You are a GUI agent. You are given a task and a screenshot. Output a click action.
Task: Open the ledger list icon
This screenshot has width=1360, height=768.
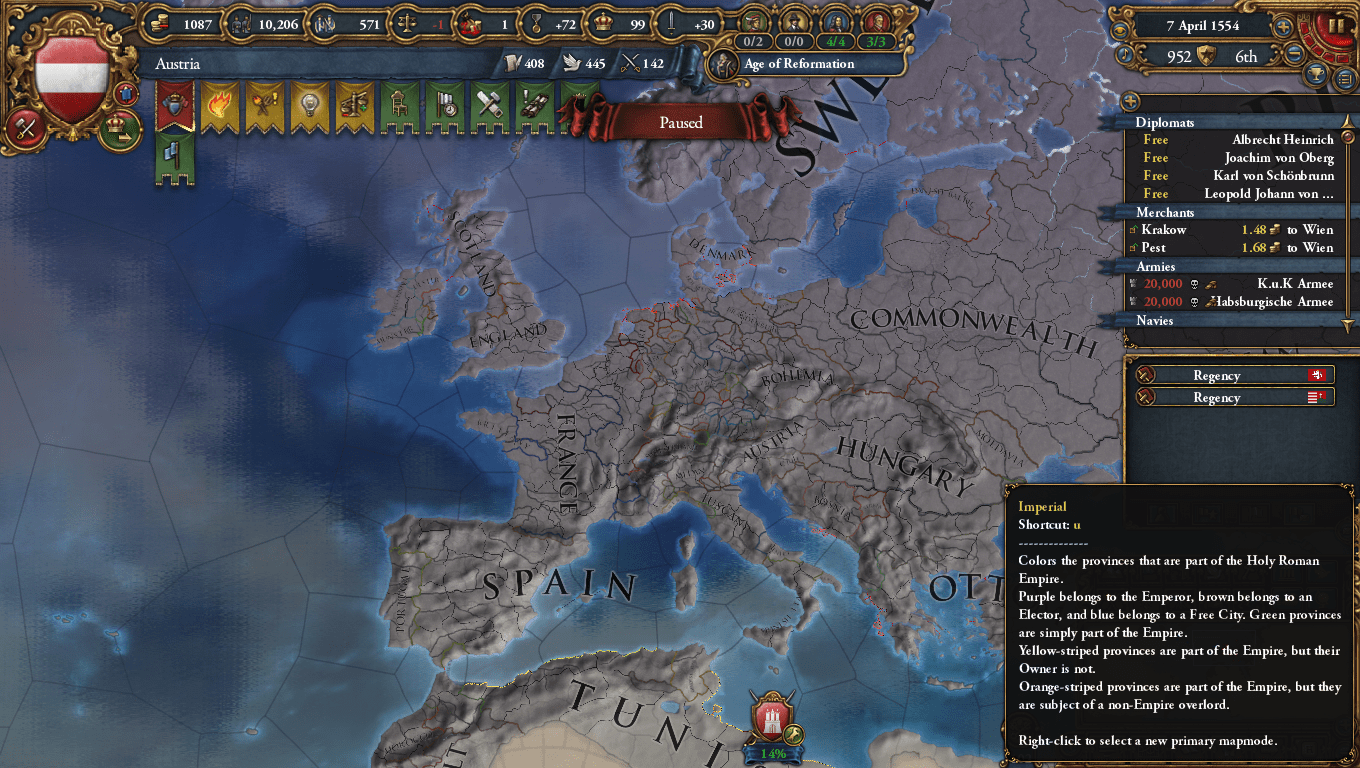[1344, 77]
